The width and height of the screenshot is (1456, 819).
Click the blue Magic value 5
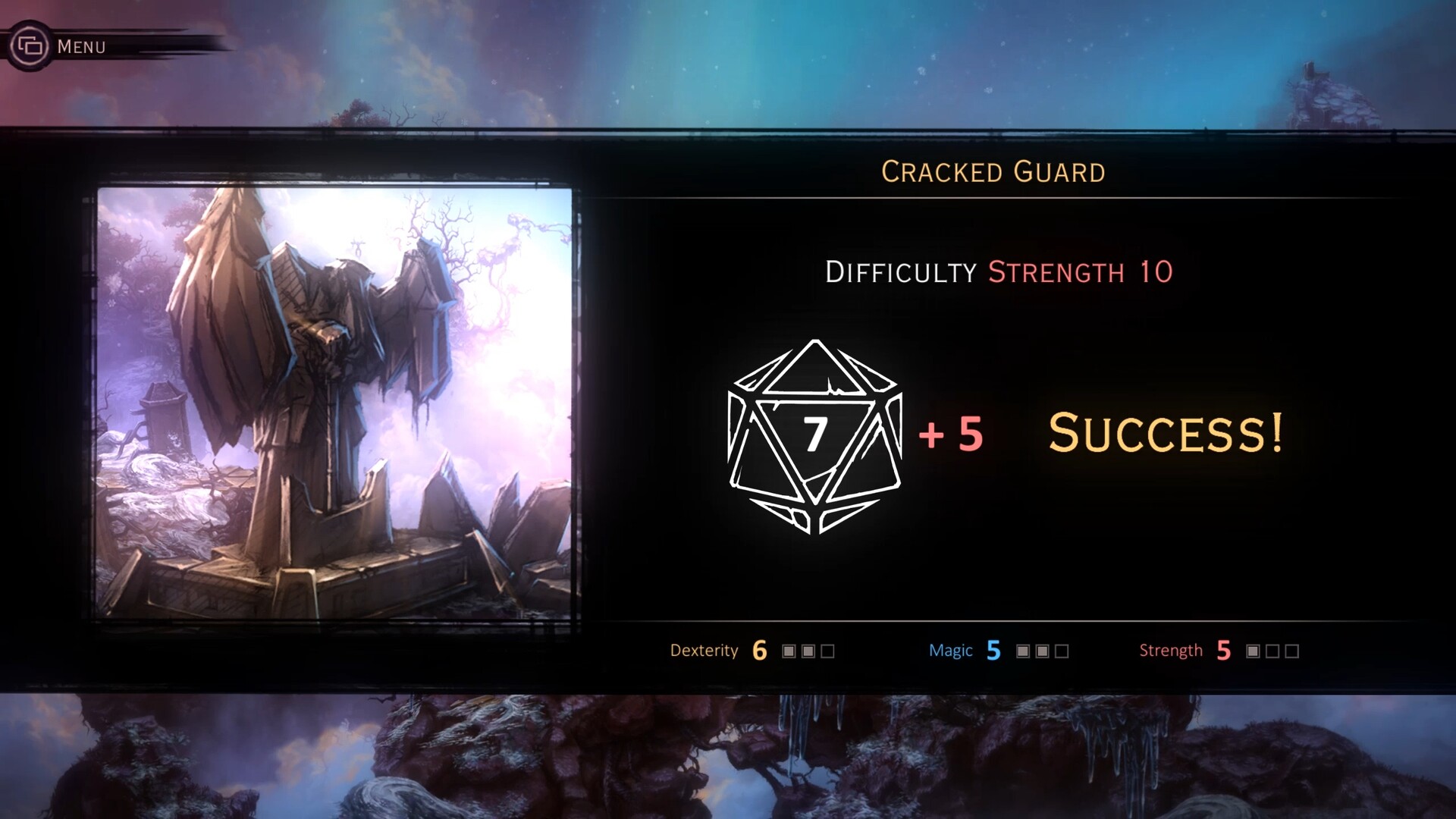pos(993,650)
